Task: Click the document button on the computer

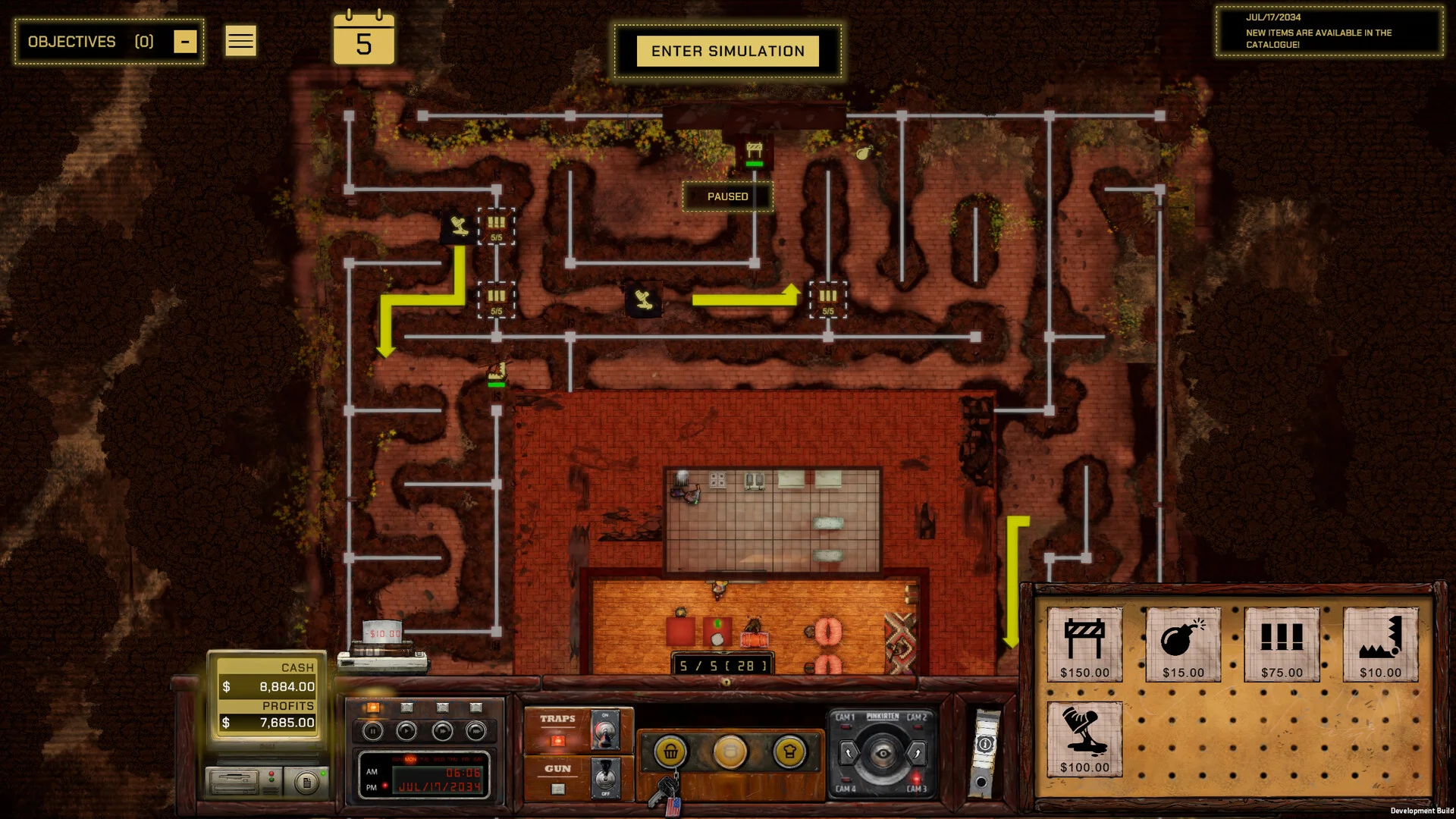Action: [x=306, y=782]
